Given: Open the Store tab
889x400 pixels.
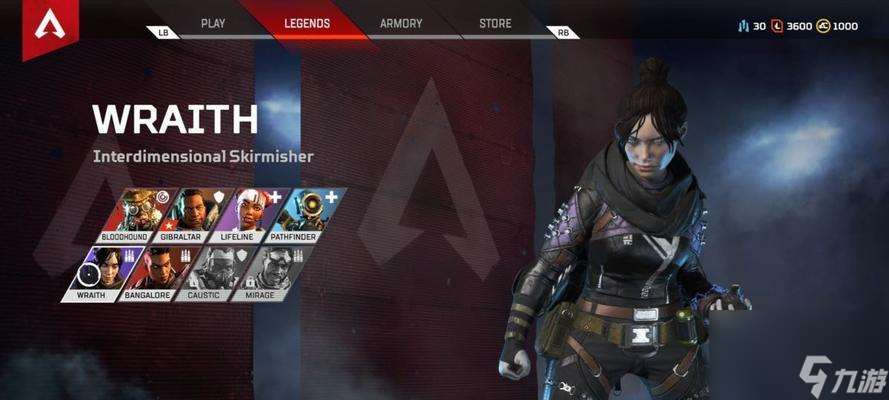Looking at the screenshot, I should (x=495, y=23).
